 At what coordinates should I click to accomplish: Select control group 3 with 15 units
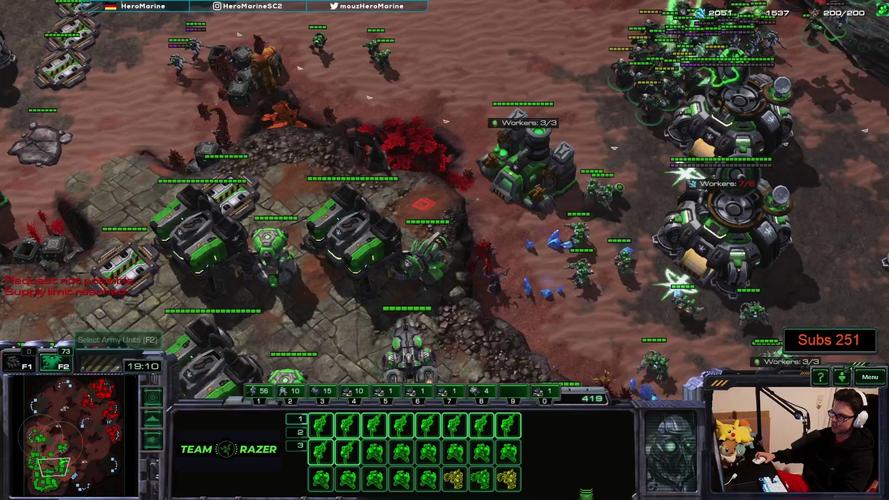[323, 392]
